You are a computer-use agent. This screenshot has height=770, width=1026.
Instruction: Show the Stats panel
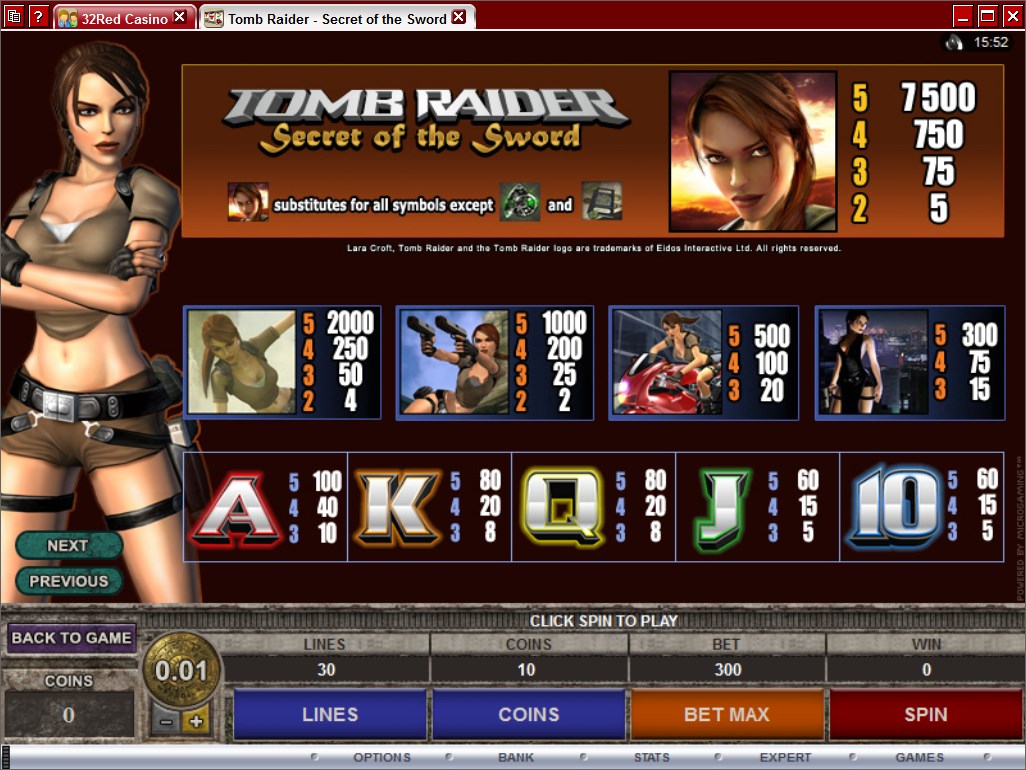[651, 758]
